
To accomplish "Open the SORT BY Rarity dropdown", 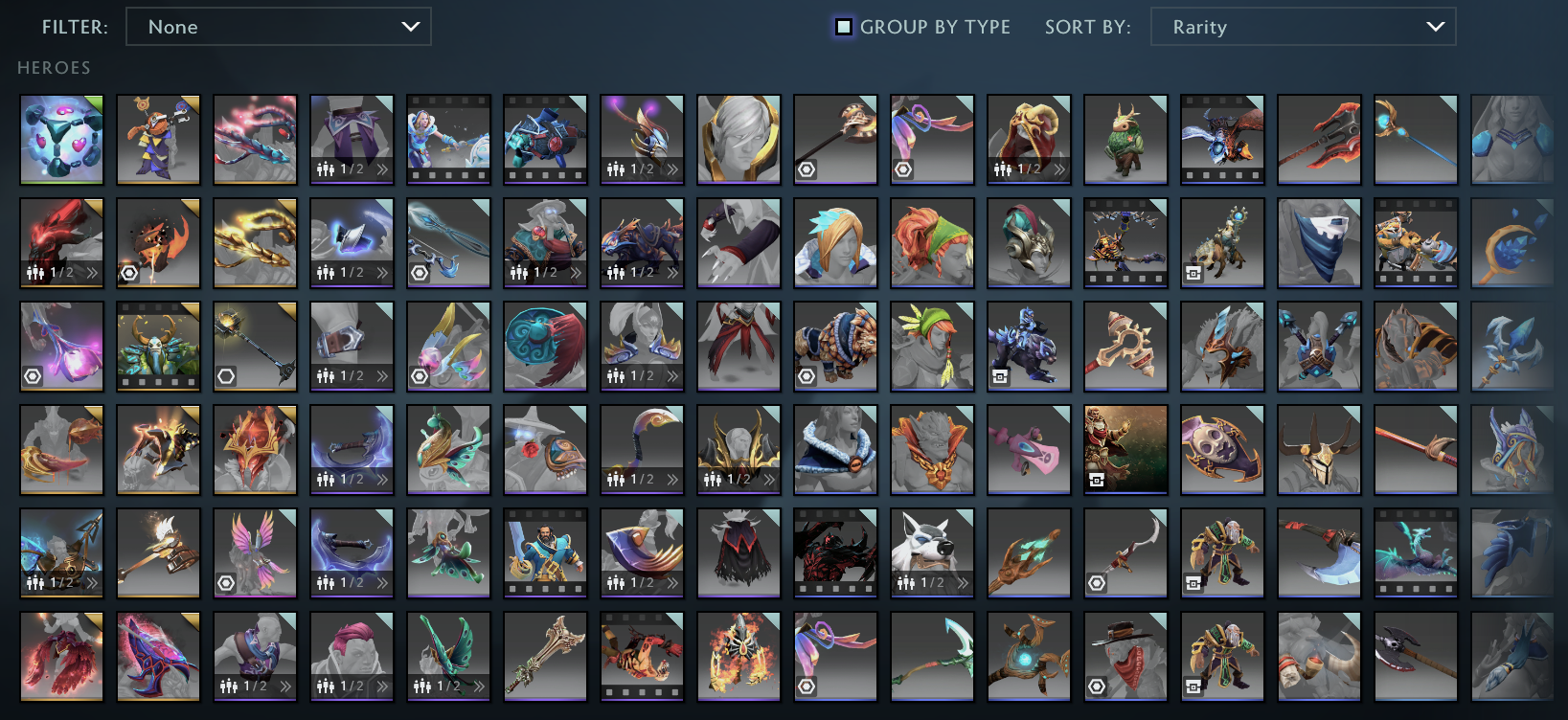I will coord(1303,27).
